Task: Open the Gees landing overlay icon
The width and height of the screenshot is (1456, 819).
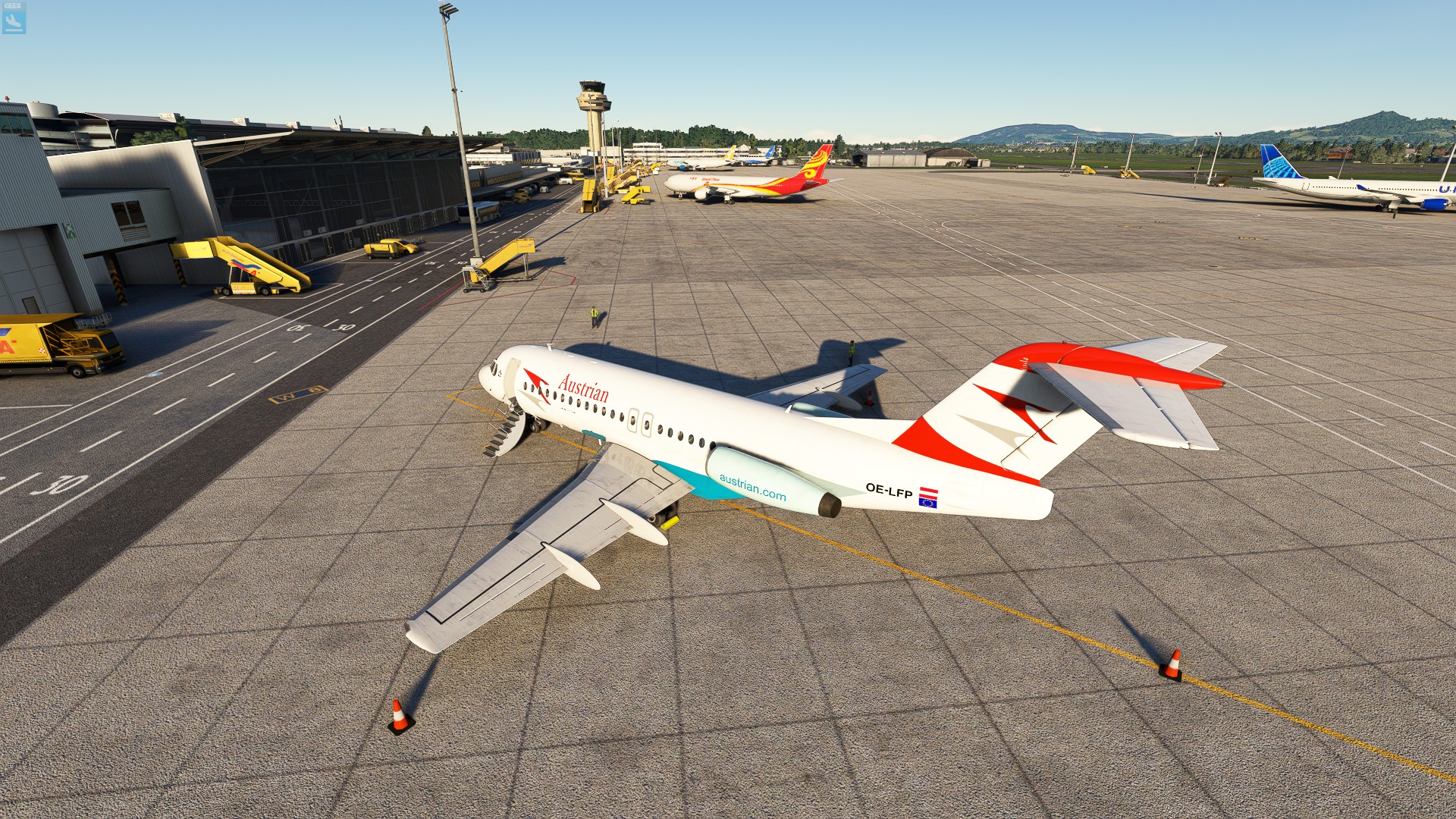Action: pyautogui.click(x=14, y=20)
